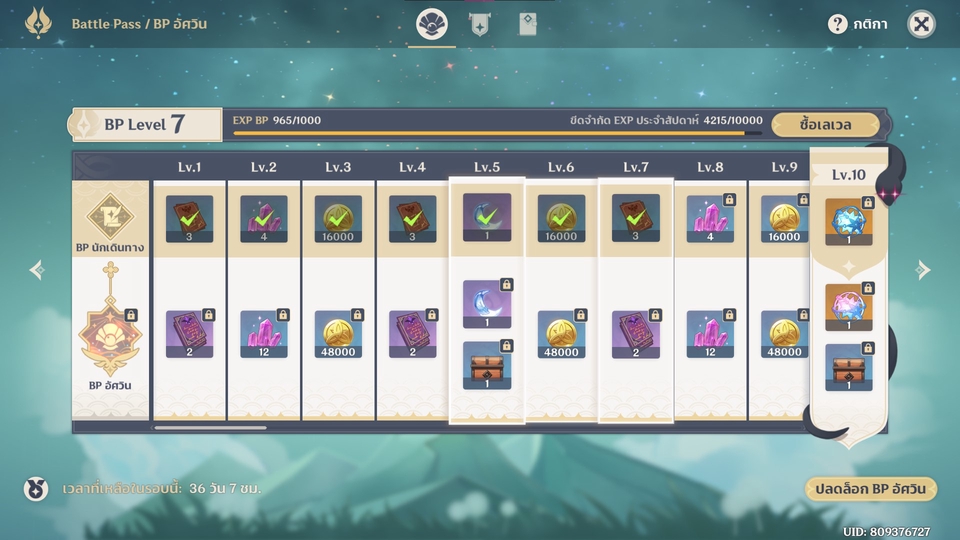This screenshot has width=960, height=540.
Task: Switch to the shell rewards tab
Action: pyautogui.click(x=432, y=24)
